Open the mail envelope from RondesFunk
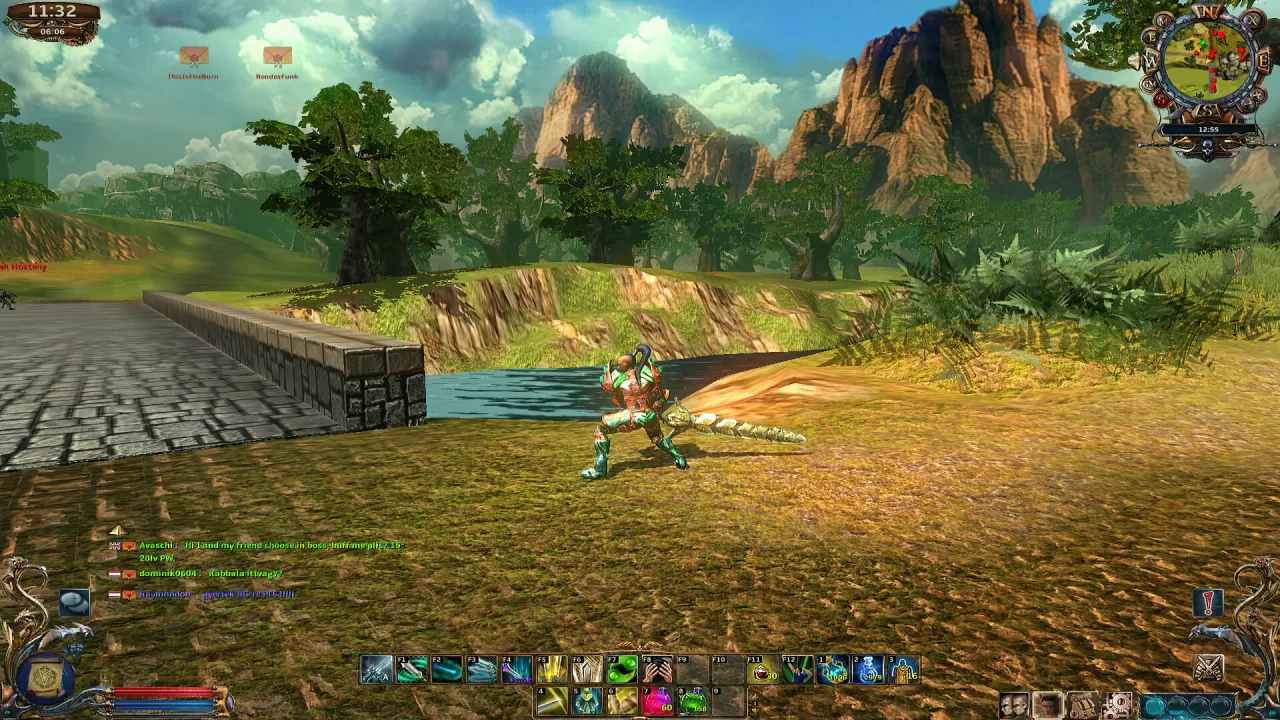The image size is (1280, 720). (277, 56)
